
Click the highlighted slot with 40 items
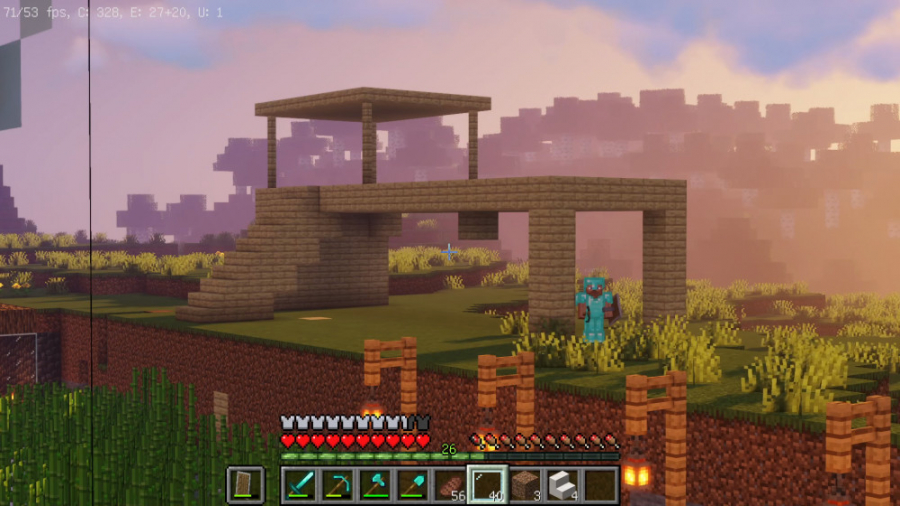[487, 484]
